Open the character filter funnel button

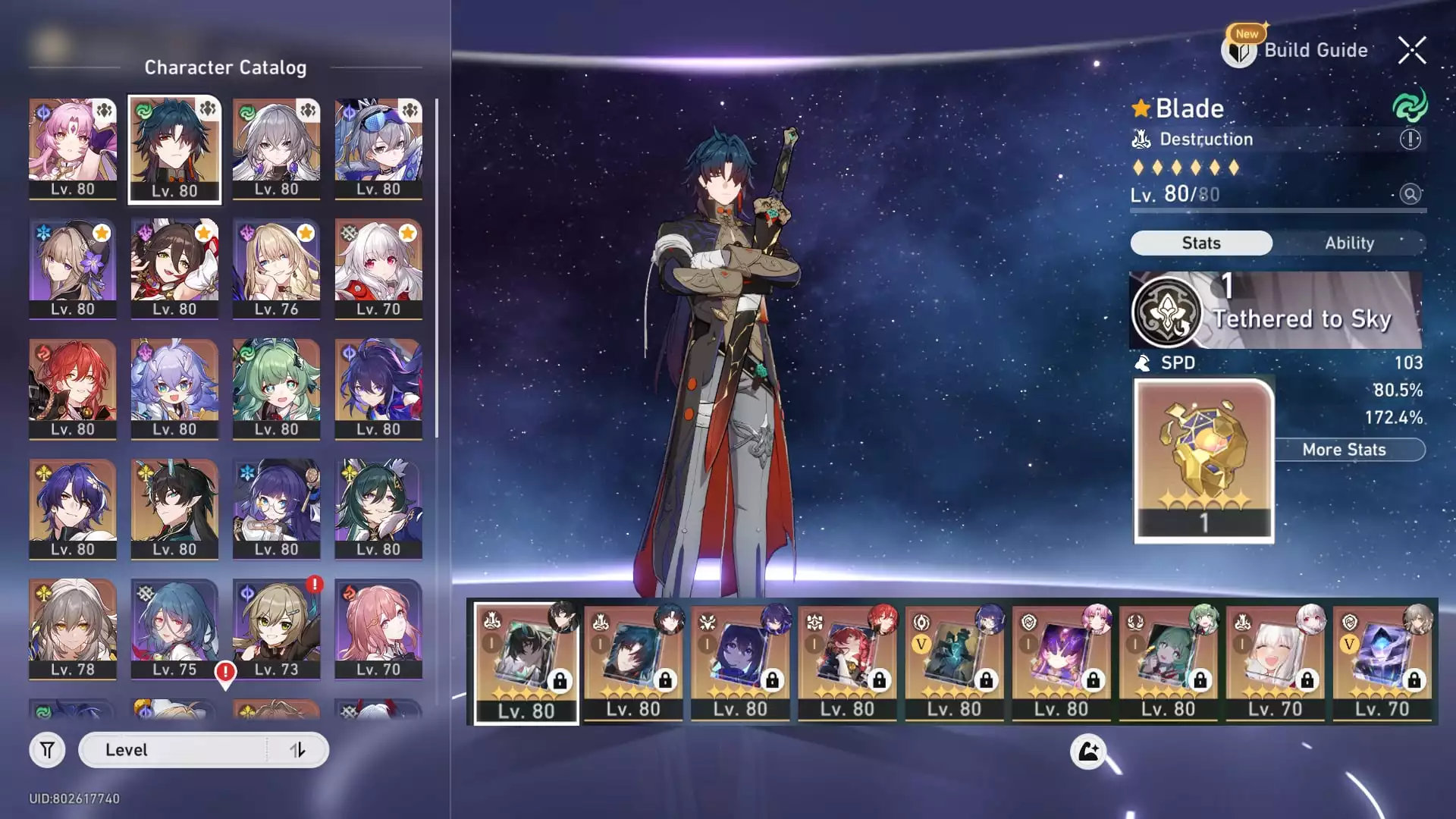[x=47, y=750]
